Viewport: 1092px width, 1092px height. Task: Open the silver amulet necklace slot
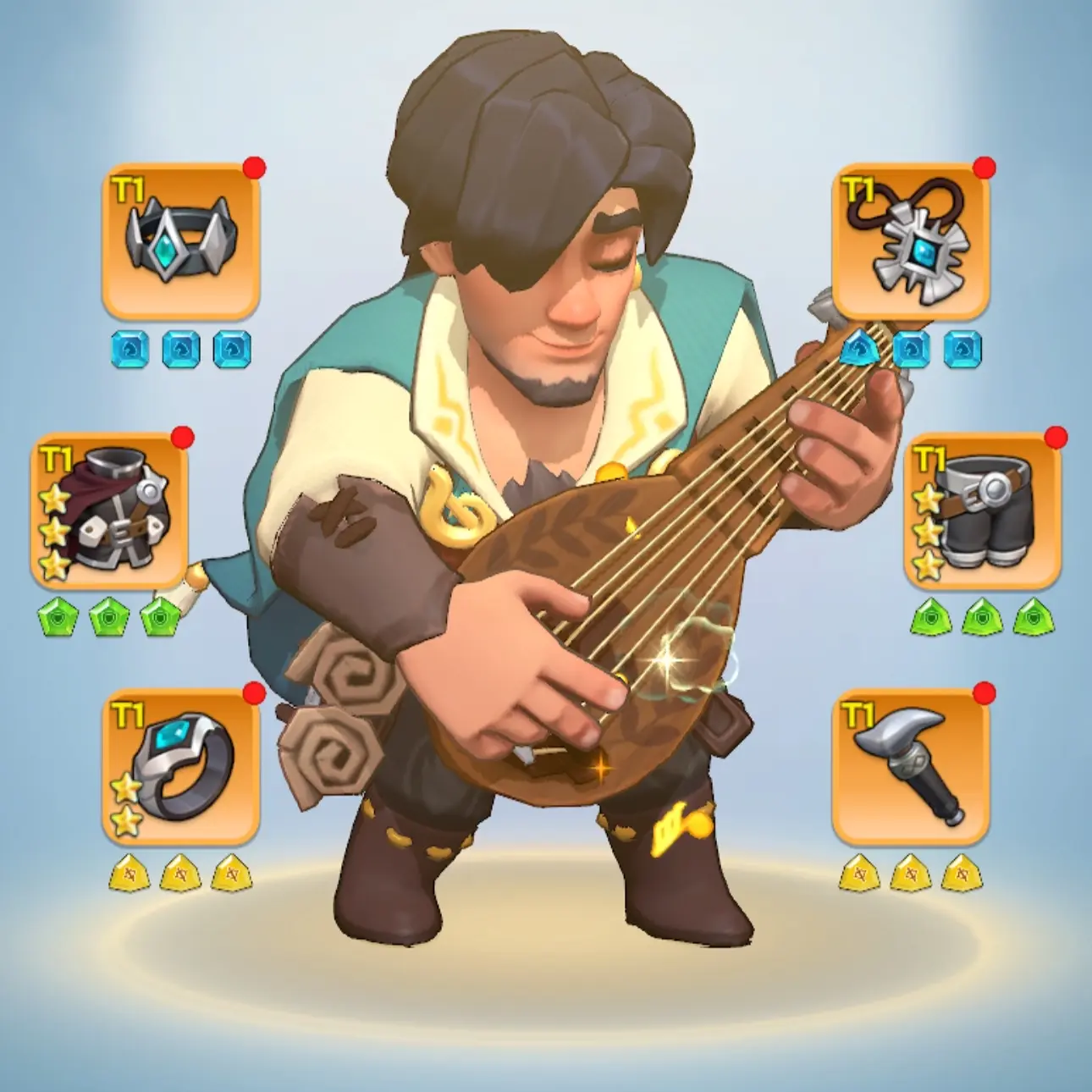911,242
